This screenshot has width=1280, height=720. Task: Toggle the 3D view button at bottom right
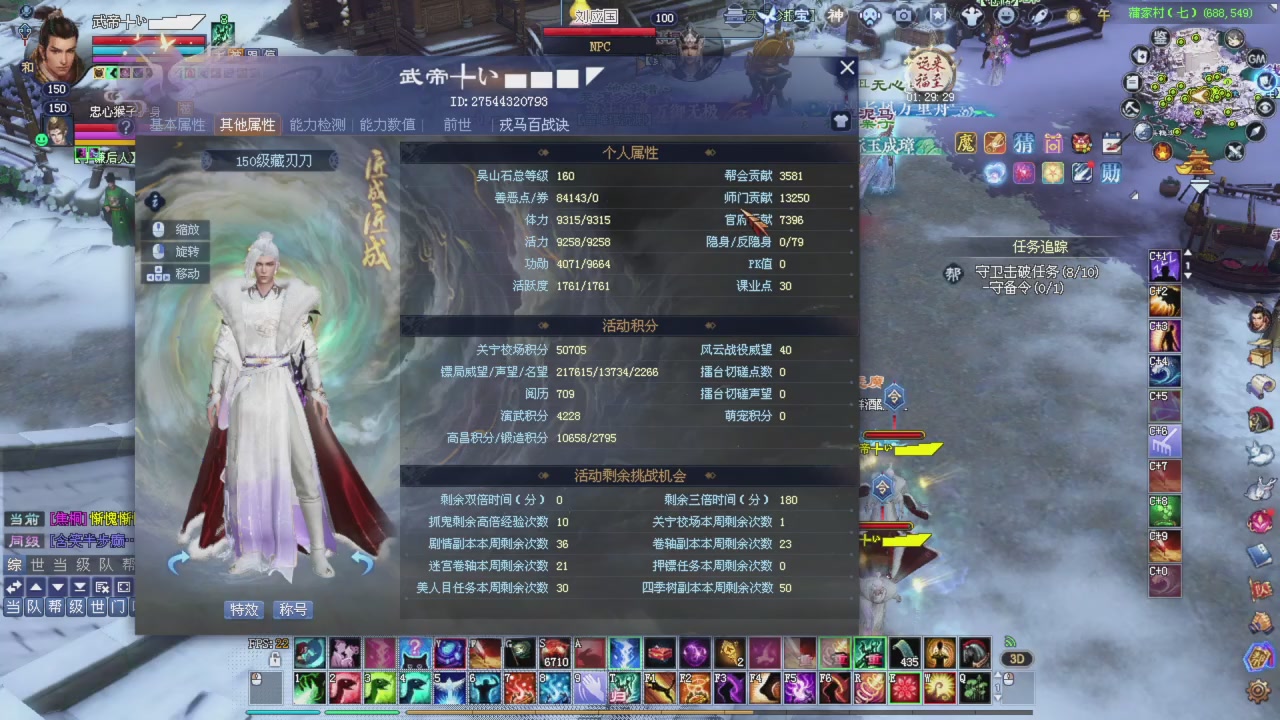point(1018,658)
